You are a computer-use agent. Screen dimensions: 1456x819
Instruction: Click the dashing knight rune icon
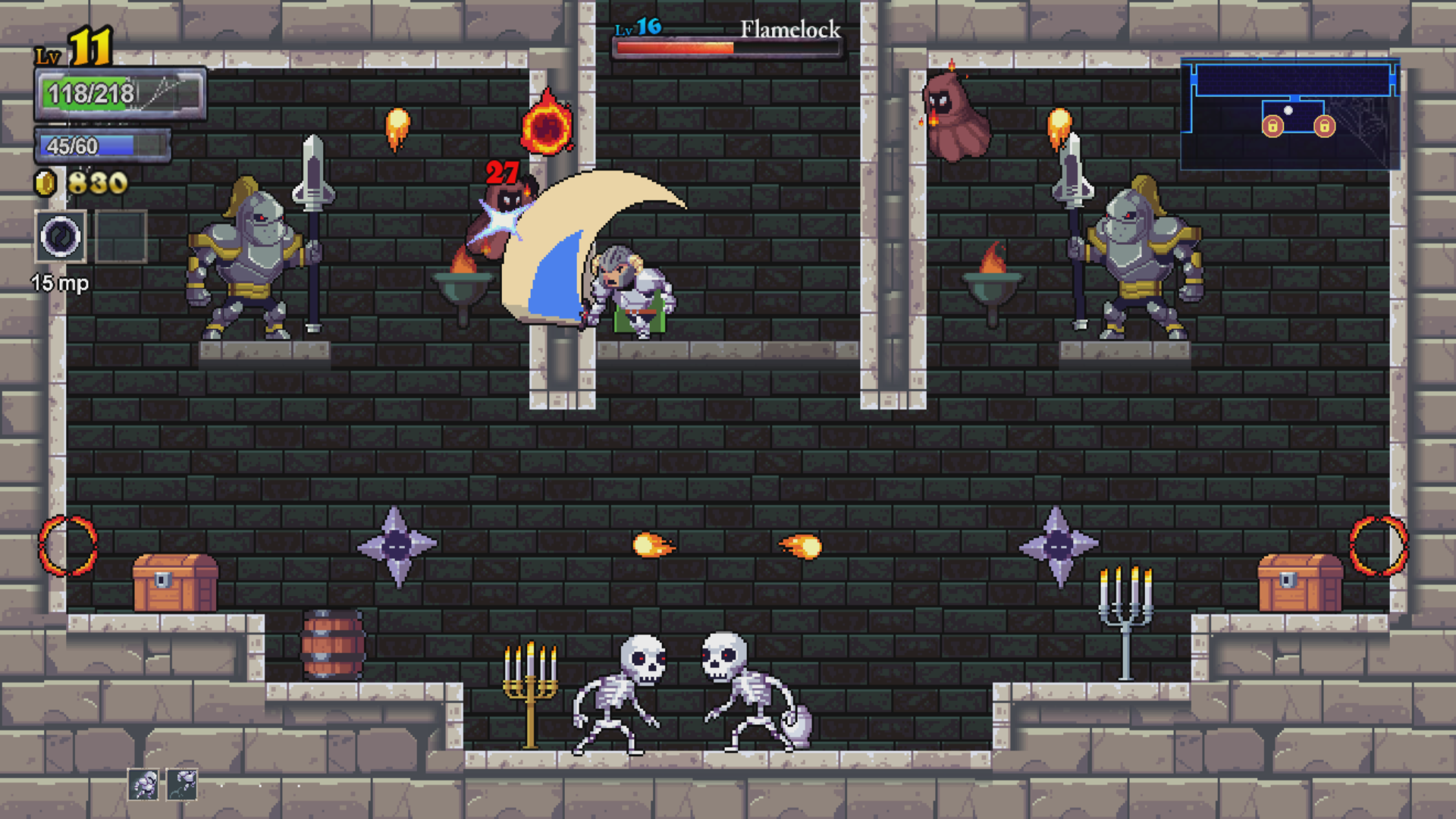pos(143,784)
